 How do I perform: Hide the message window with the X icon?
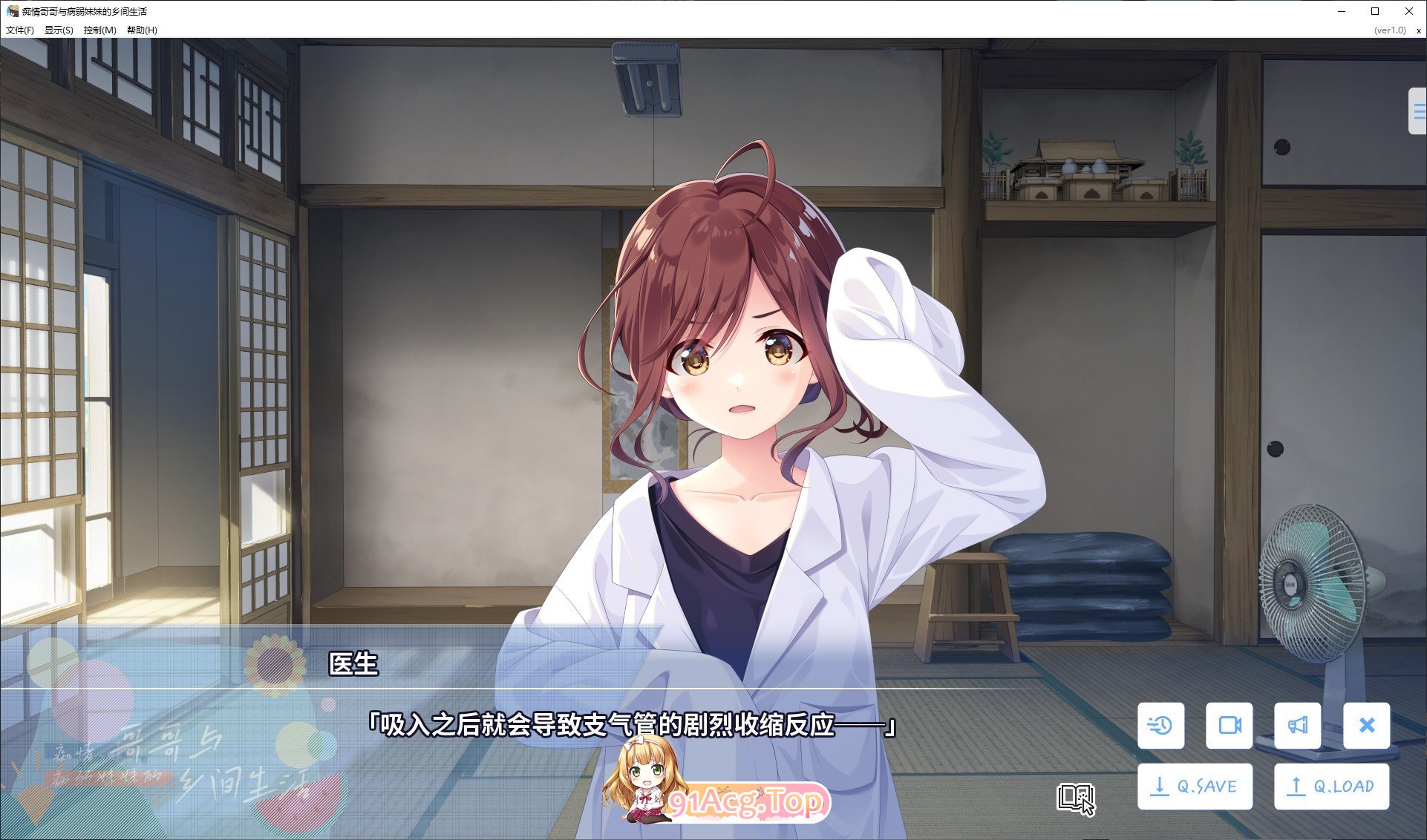[1365, 726]
